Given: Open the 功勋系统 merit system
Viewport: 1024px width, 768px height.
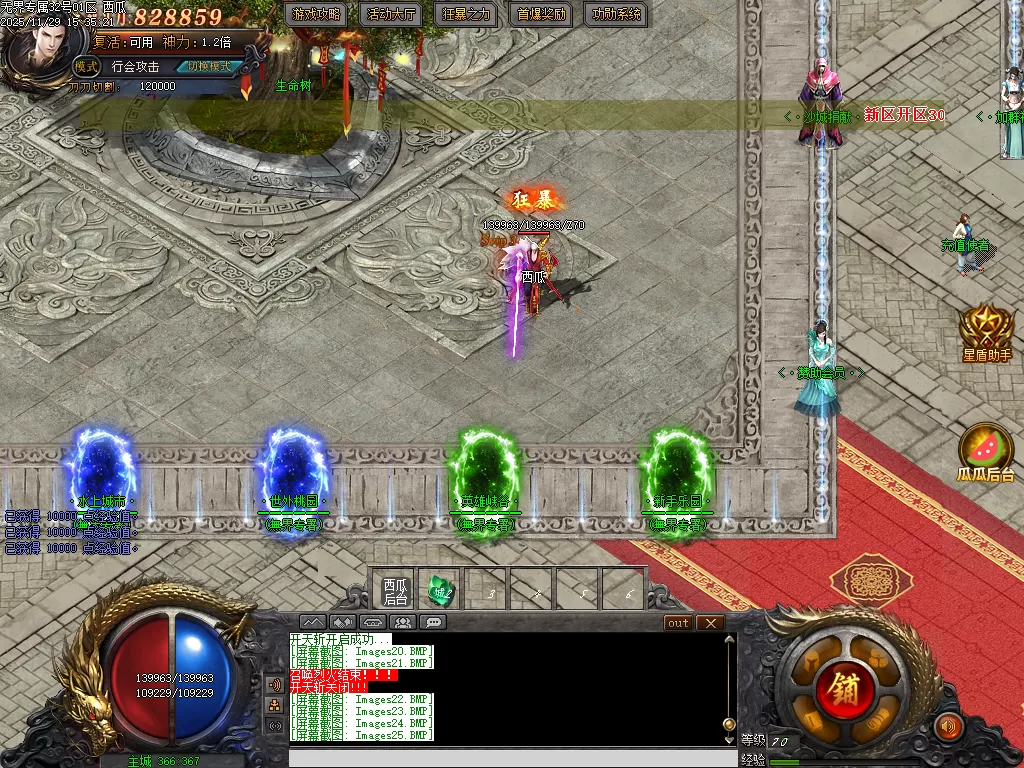Looking at the screenshot, I should (x=616, y=14).
